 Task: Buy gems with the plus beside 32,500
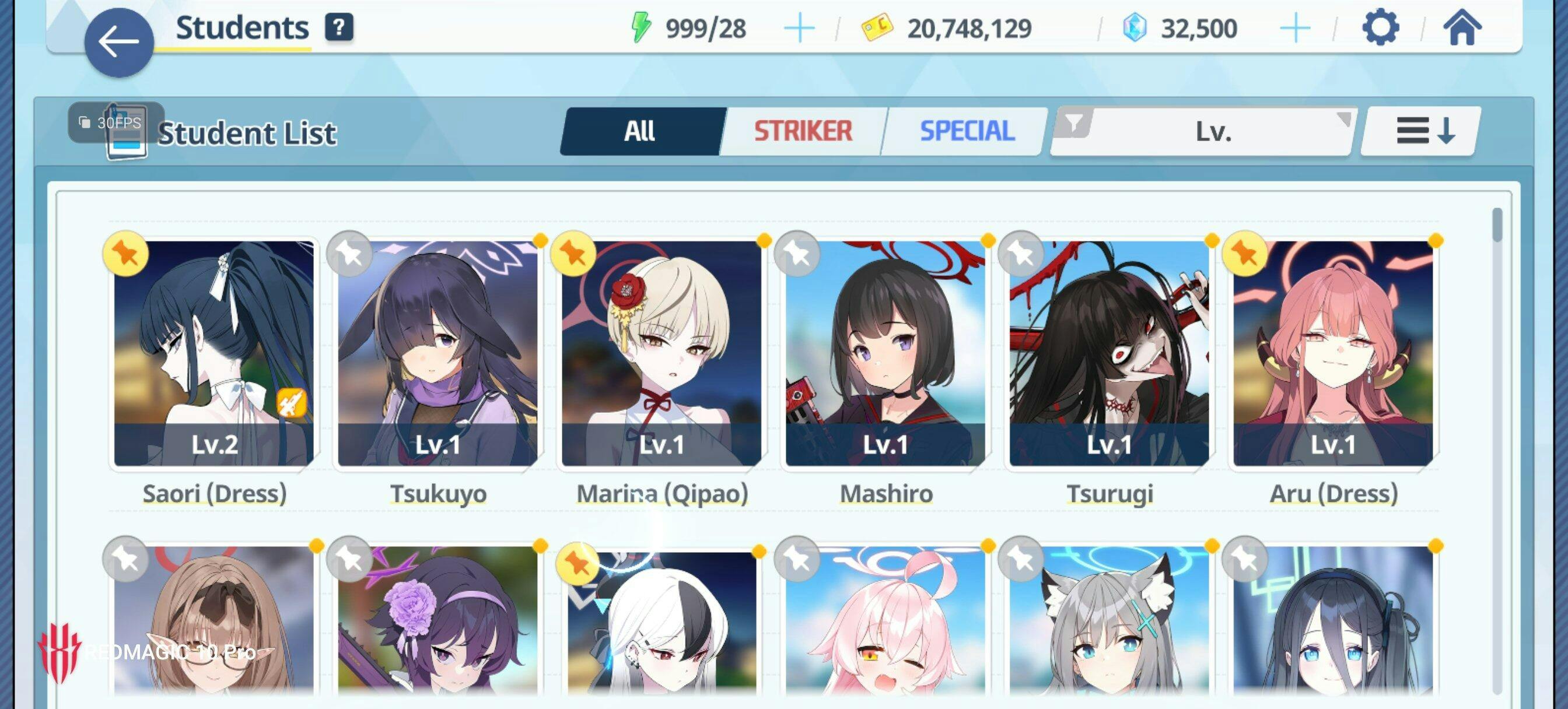(x=1294, y=28)
